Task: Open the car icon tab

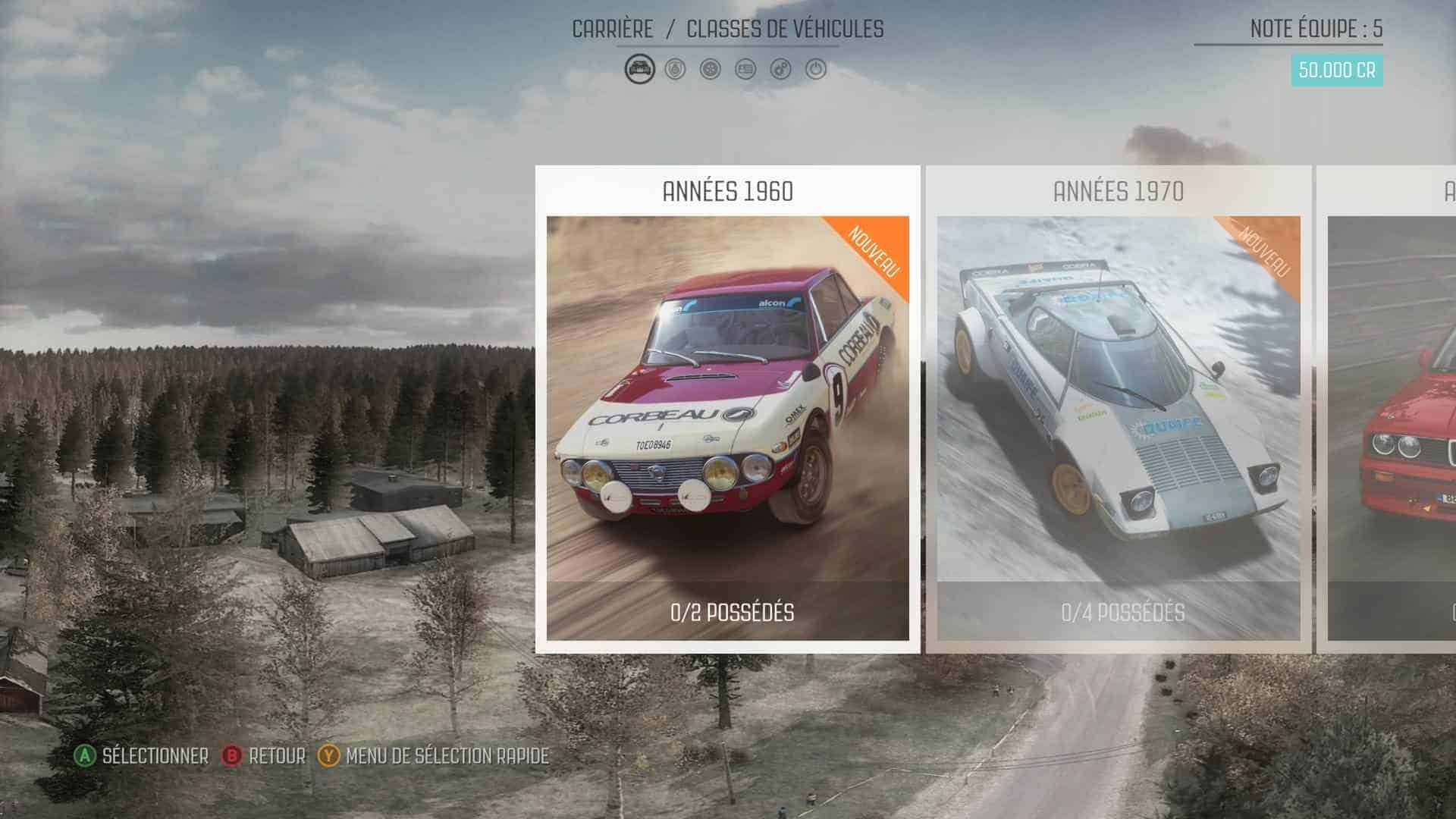Action: click(x=640, y=70)
